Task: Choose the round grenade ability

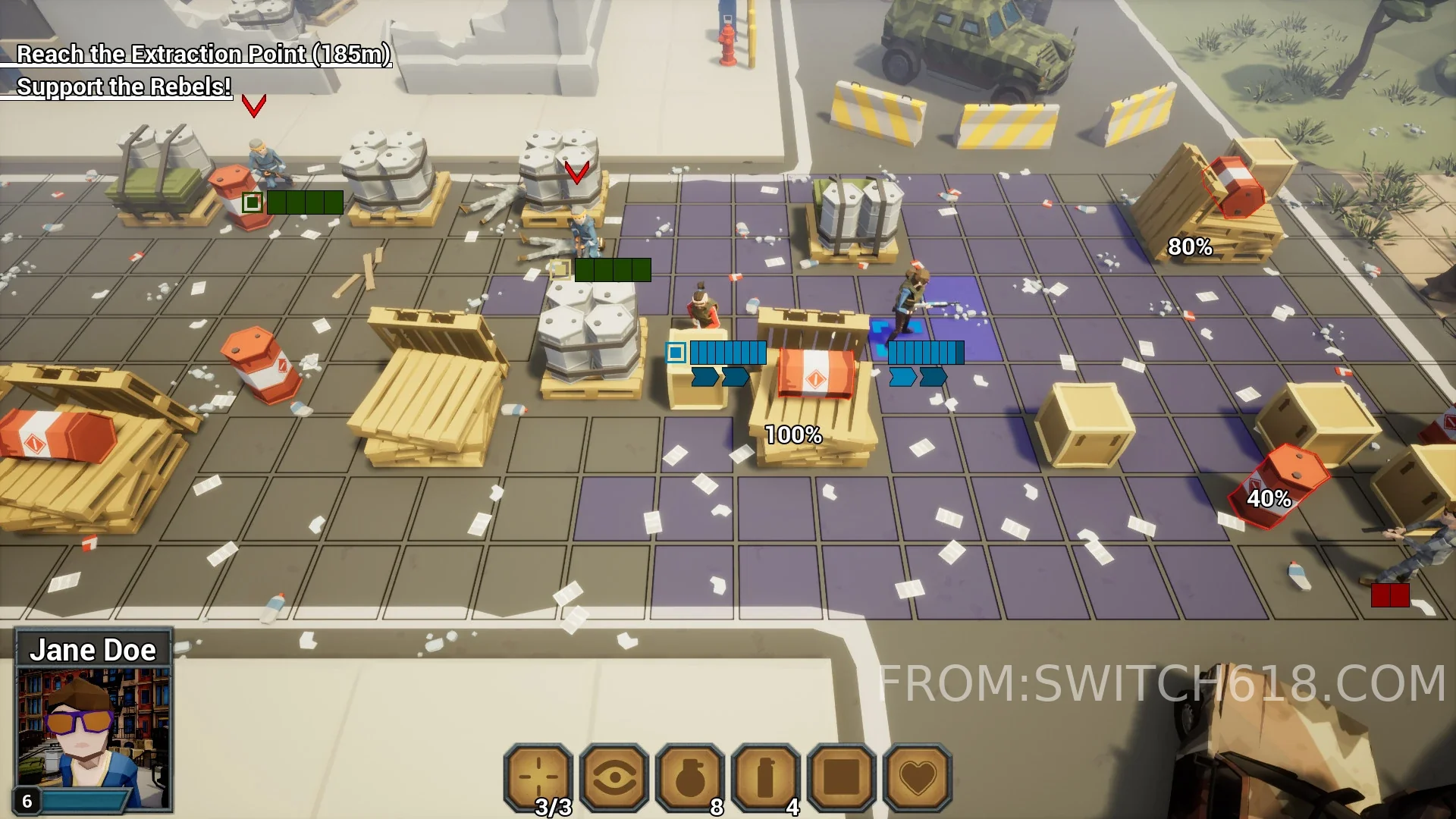Action: pos(690,777)
